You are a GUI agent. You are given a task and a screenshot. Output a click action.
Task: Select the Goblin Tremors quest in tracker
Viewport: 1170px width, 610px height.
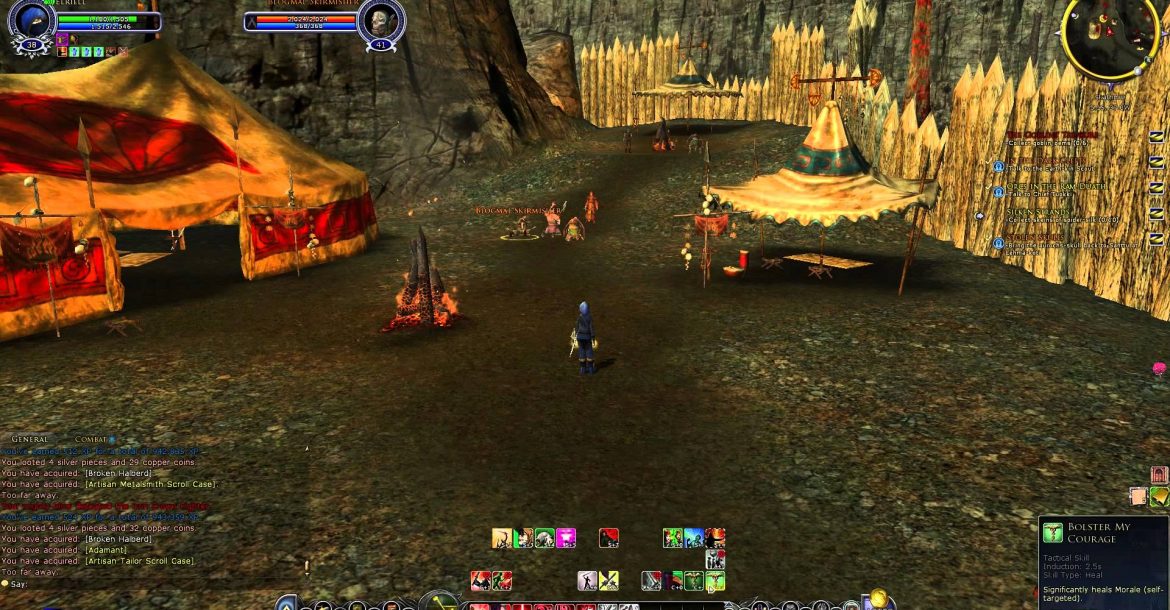1051,134
